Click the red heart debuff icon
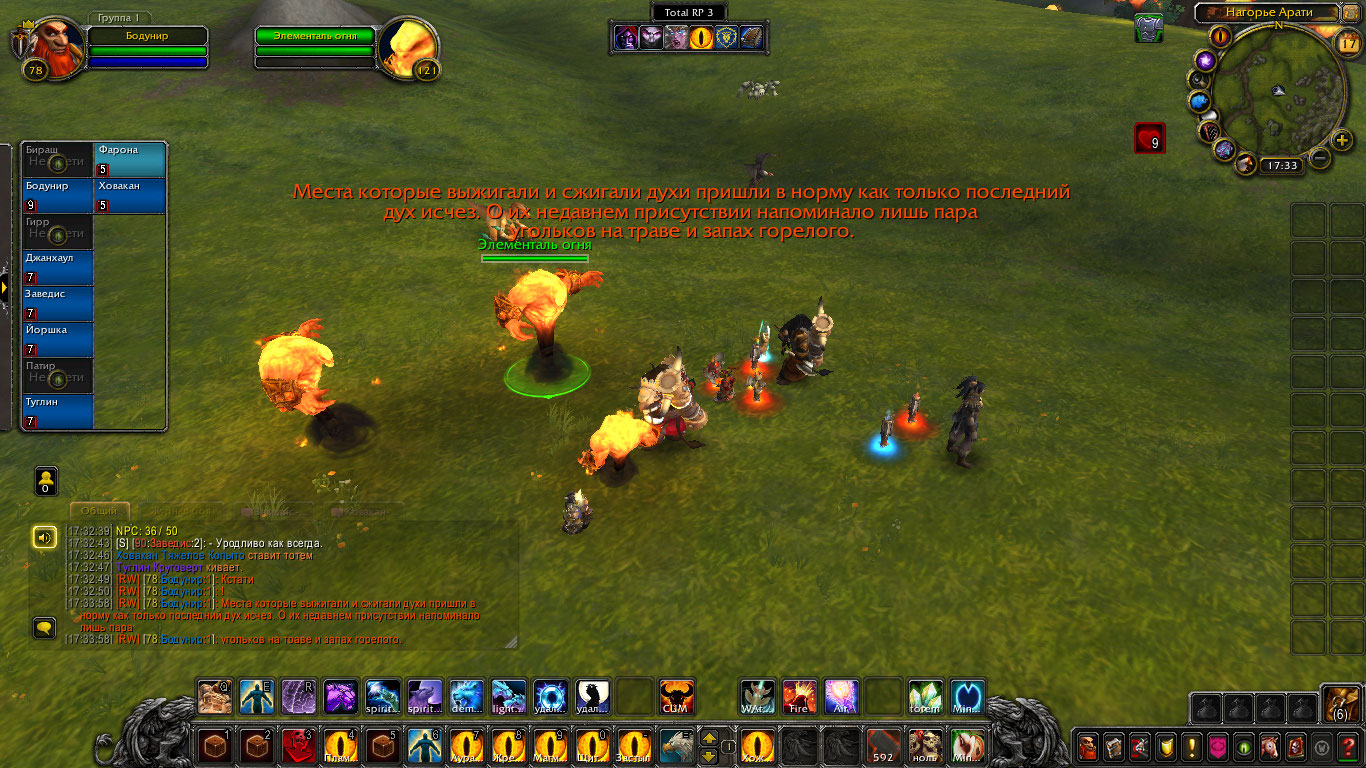This screenshot has height=768, width=1366. click(x=1150, y=138)
